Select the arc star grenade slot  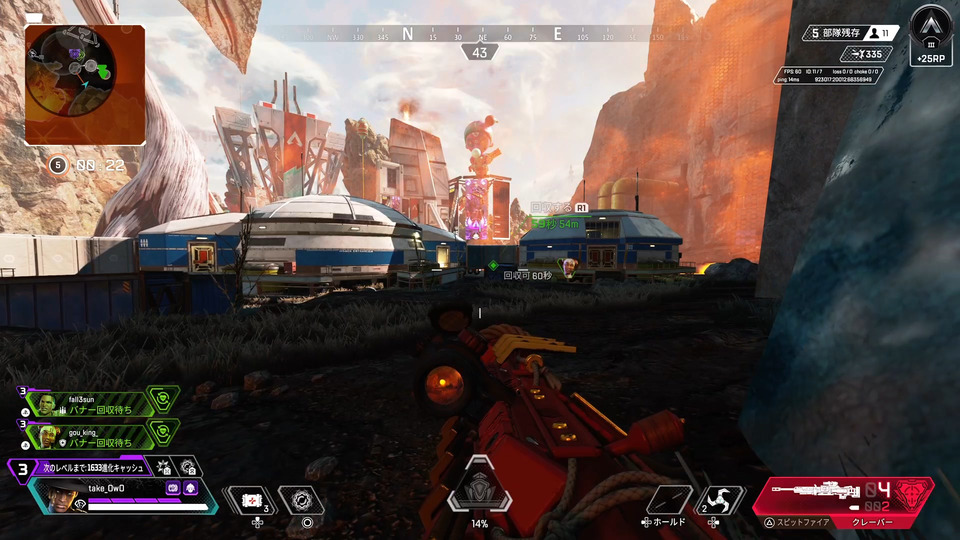point(723,499)
